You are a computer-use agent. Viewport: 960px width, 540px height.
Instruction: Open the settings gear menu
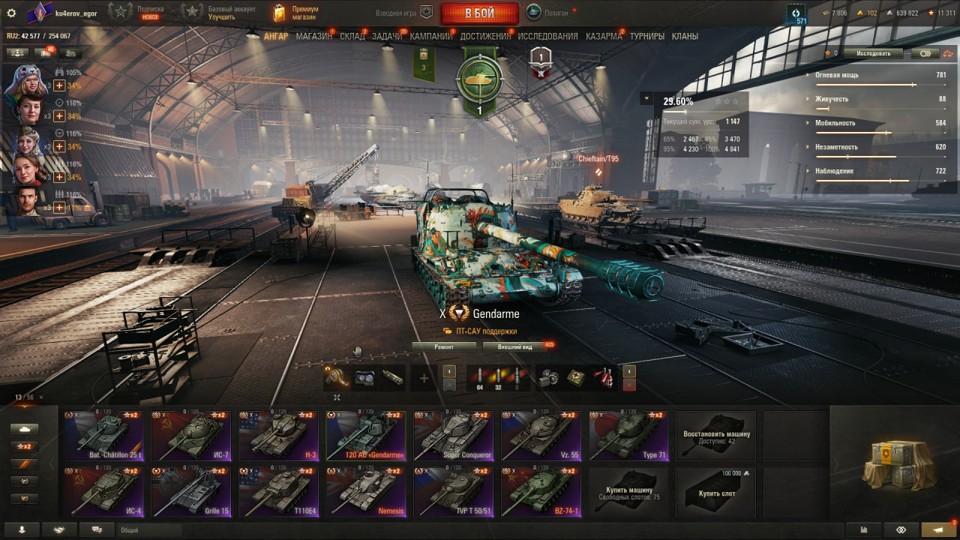click(12, 12)
